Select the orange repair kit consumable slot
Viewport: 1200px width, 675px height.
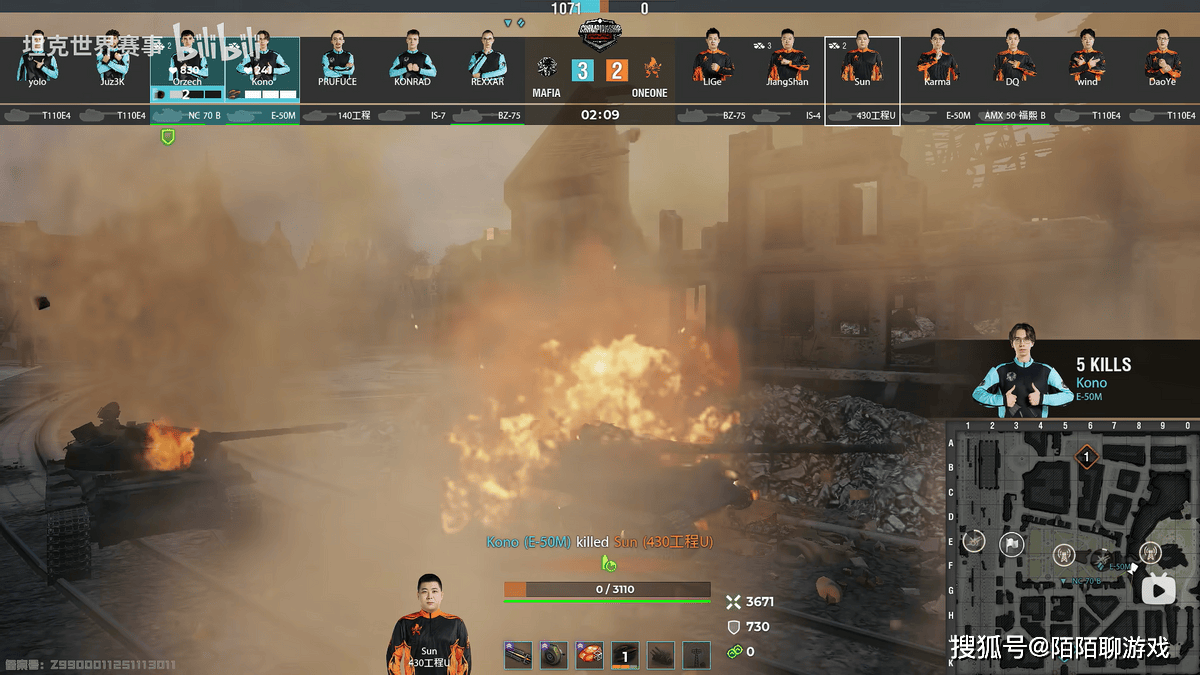590,655
